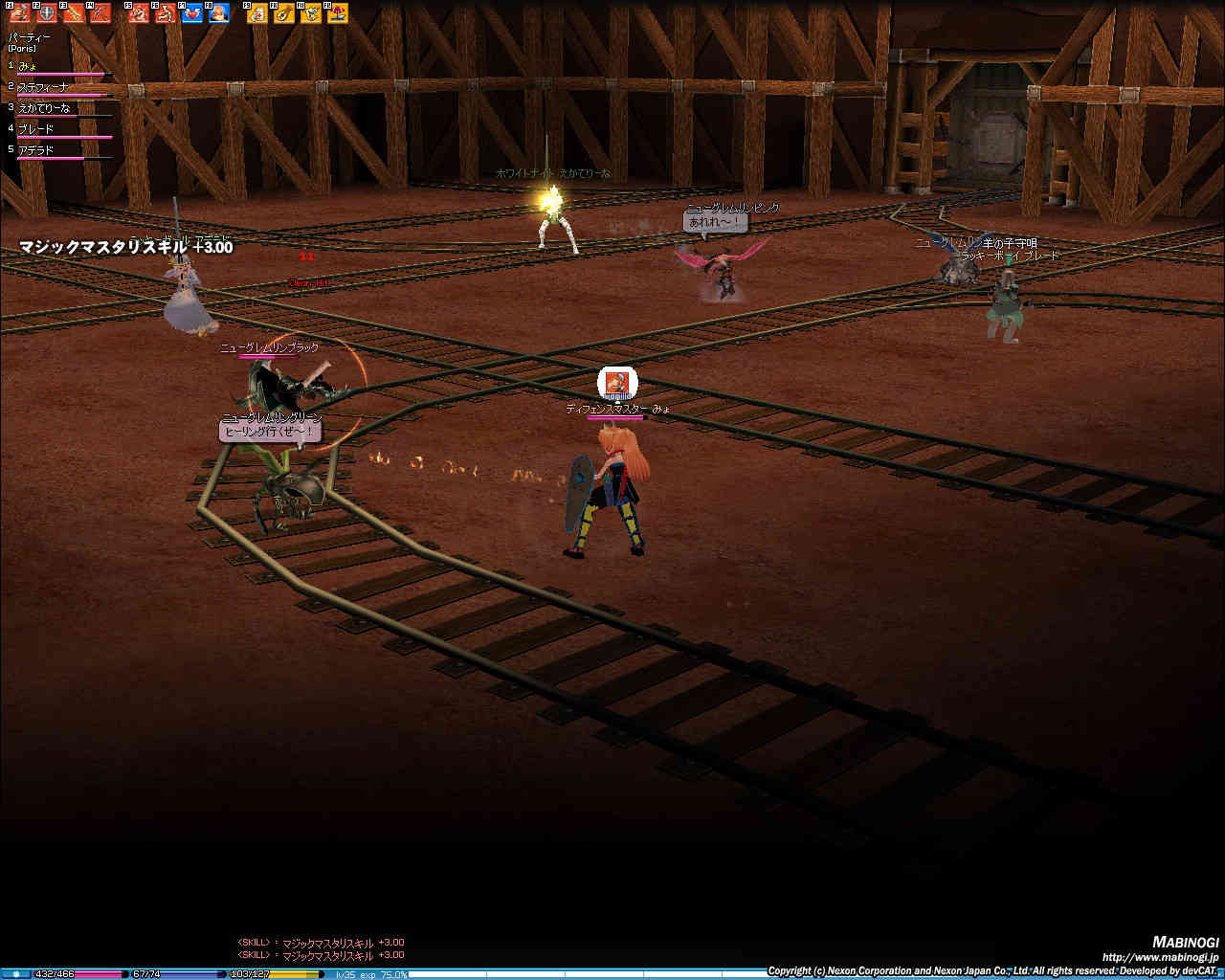Image resolution: width=1225 pixels, height=980 pixels.
Task: Cast the F7 winged heart skill
Action: tap(192, 13)
